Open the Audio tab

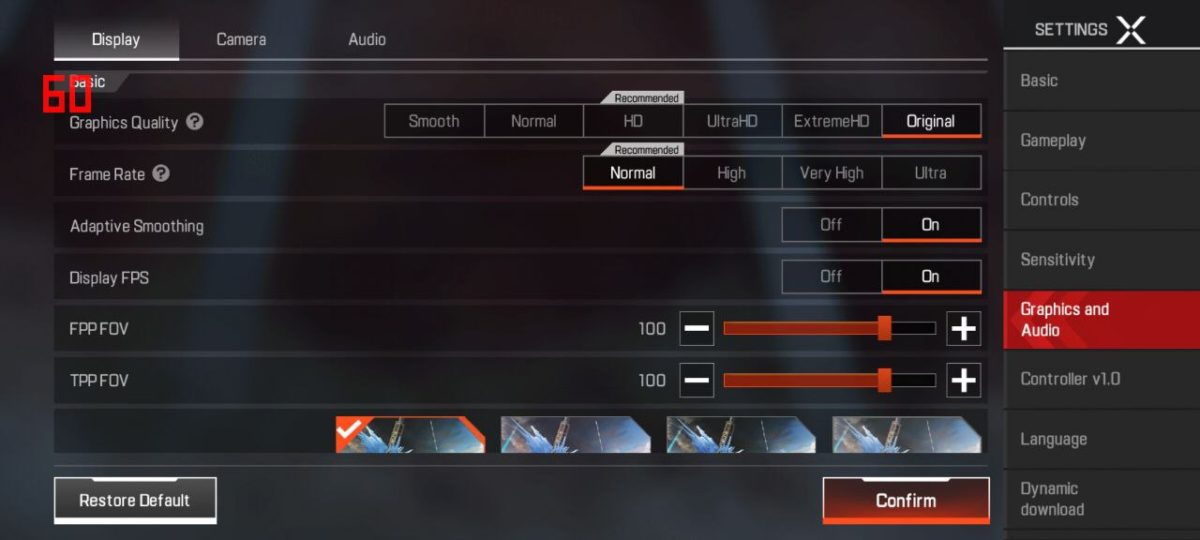click(x=367, y=40)
